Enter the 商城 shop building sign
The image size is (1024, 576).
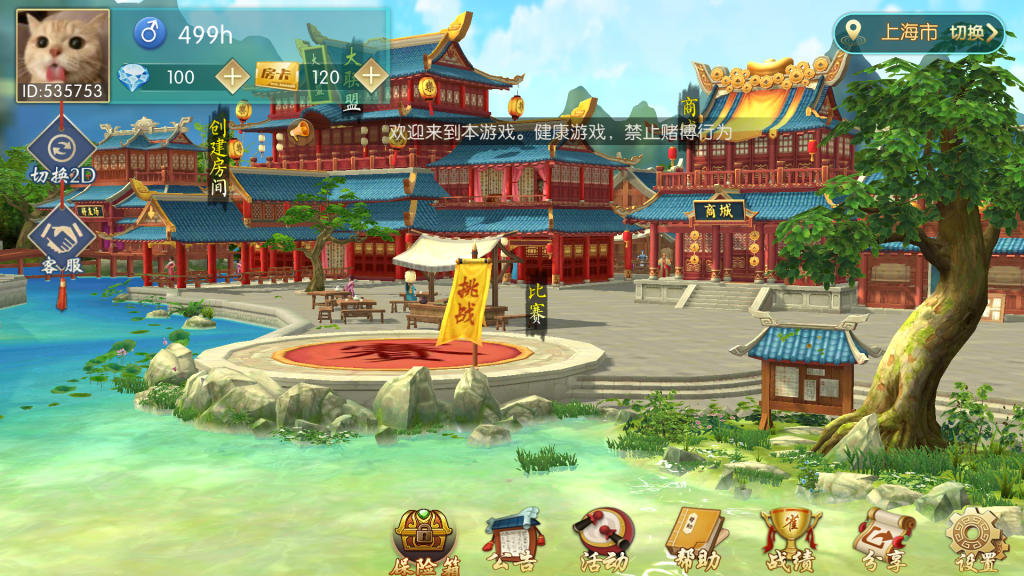point(719,210)
